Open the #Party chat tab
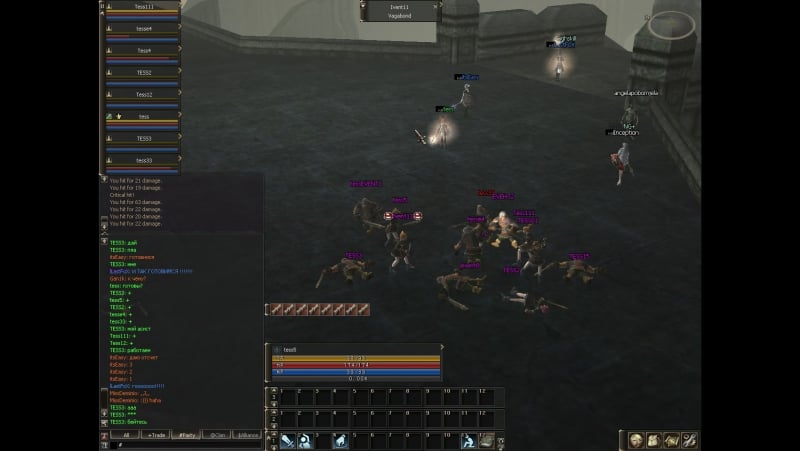 tap(186, 436)
